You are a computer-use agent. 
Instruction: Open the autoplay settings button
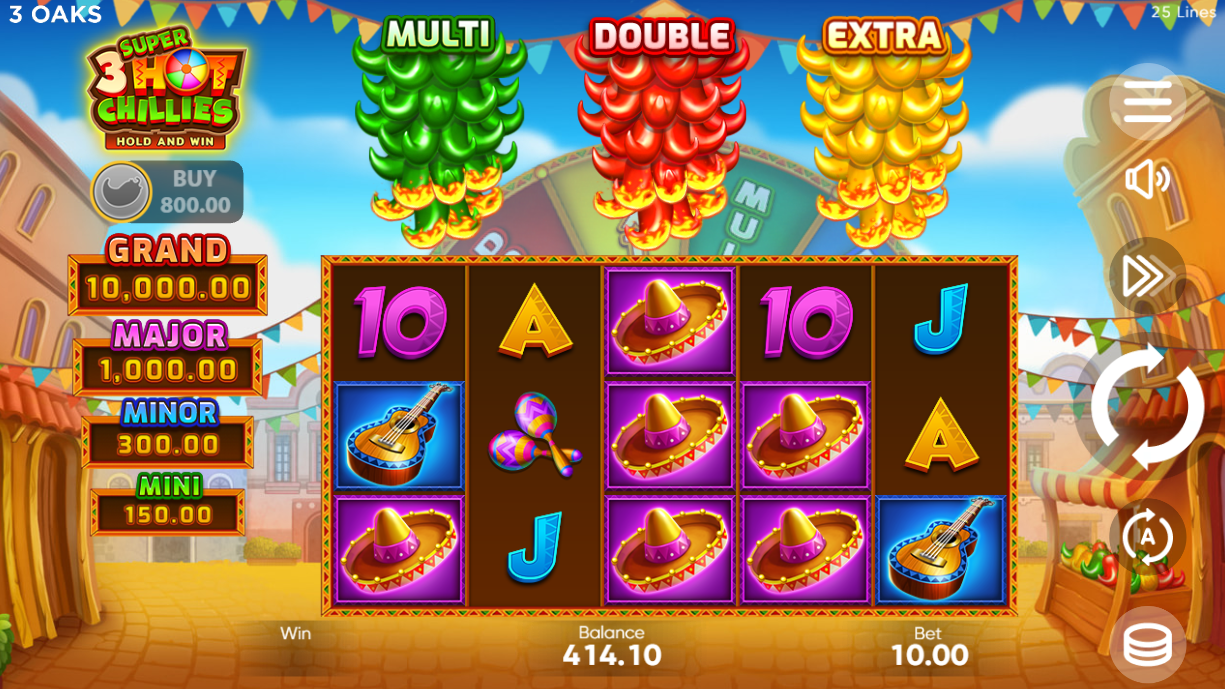(x=1147, y=537)
